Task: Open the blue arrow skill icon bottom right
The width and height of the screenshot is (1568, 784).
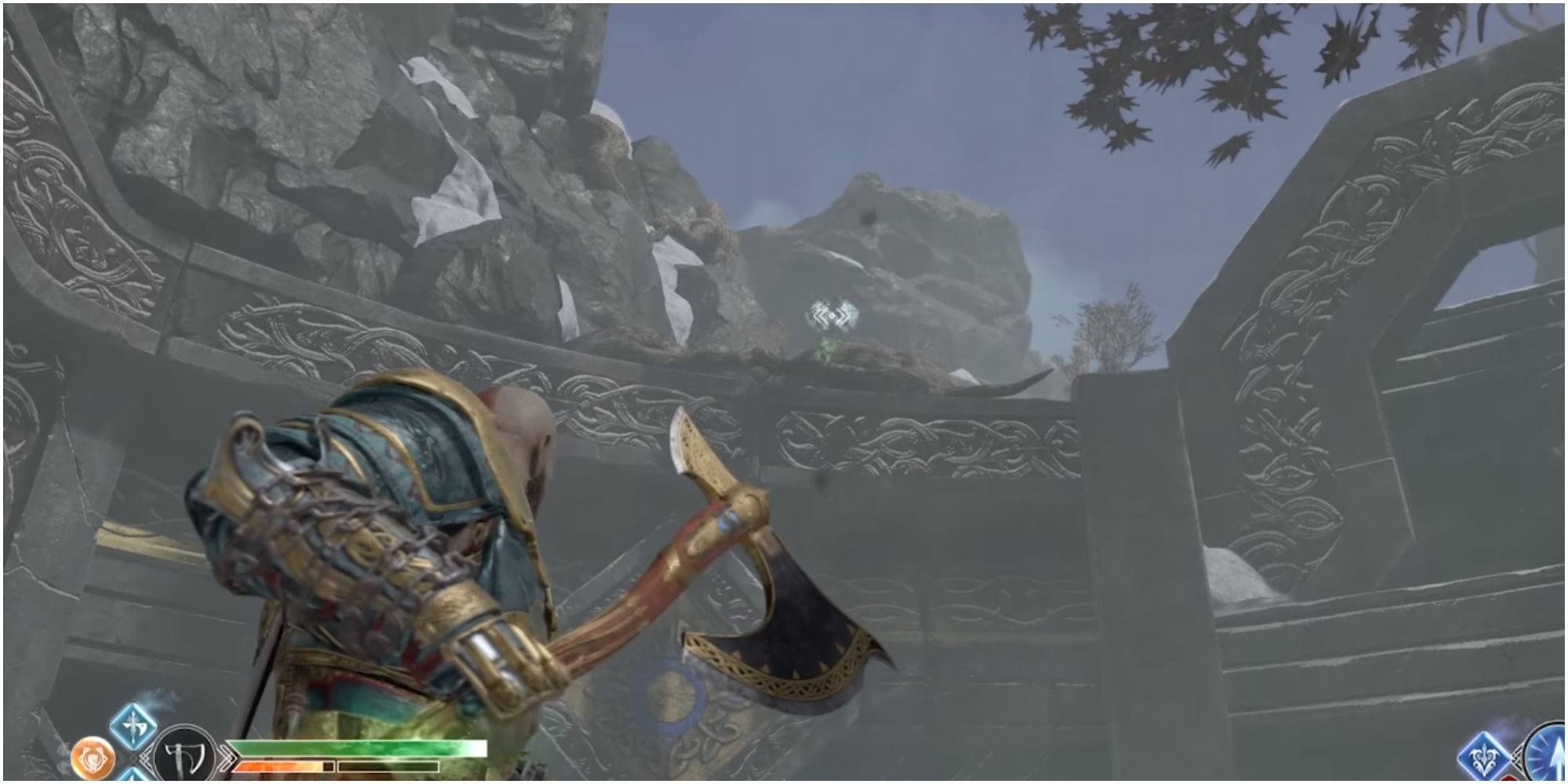Action: click(x=1484, y=755)
